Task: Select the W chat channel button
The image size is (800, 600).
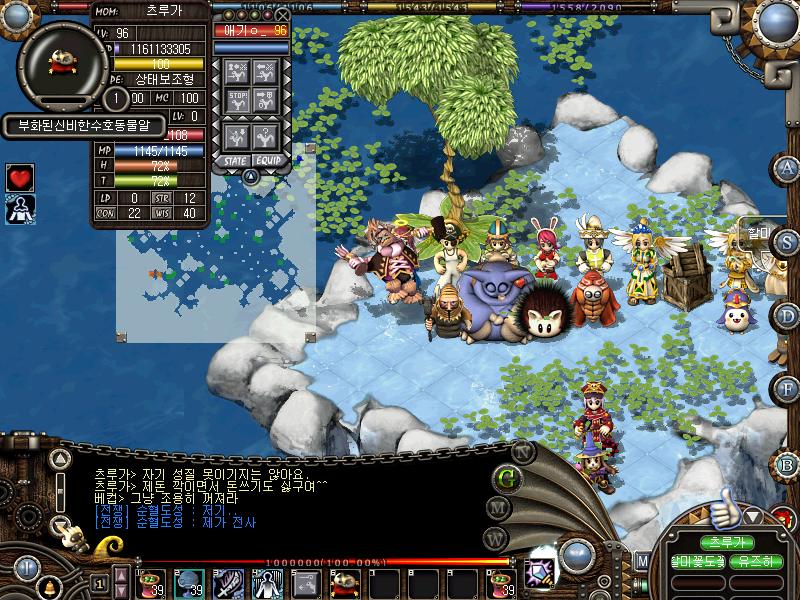Action: 494,538
